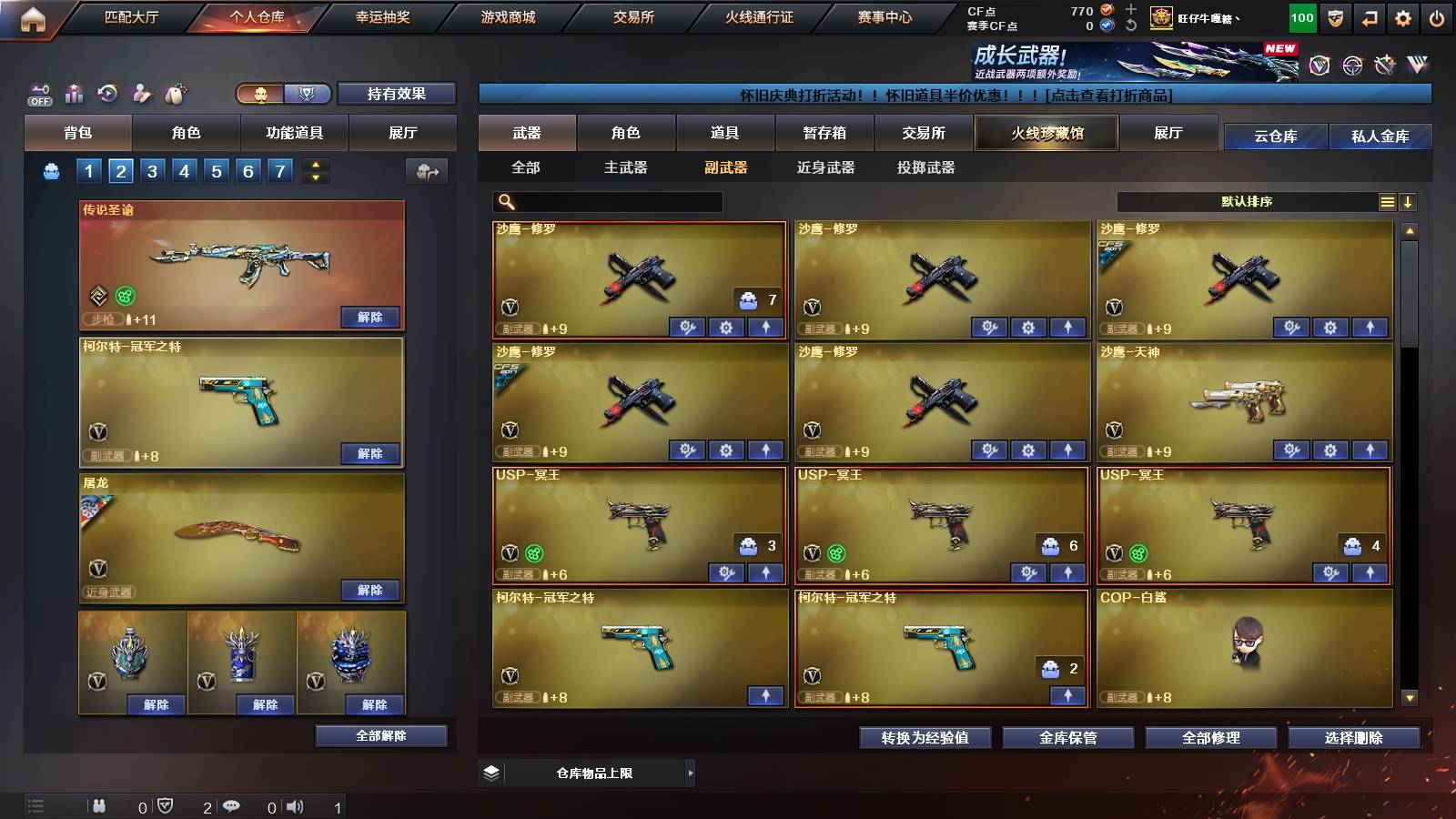Open the settings gear in the top-right
This screenshot has width=1456, height=819.
pos(1404,16)
